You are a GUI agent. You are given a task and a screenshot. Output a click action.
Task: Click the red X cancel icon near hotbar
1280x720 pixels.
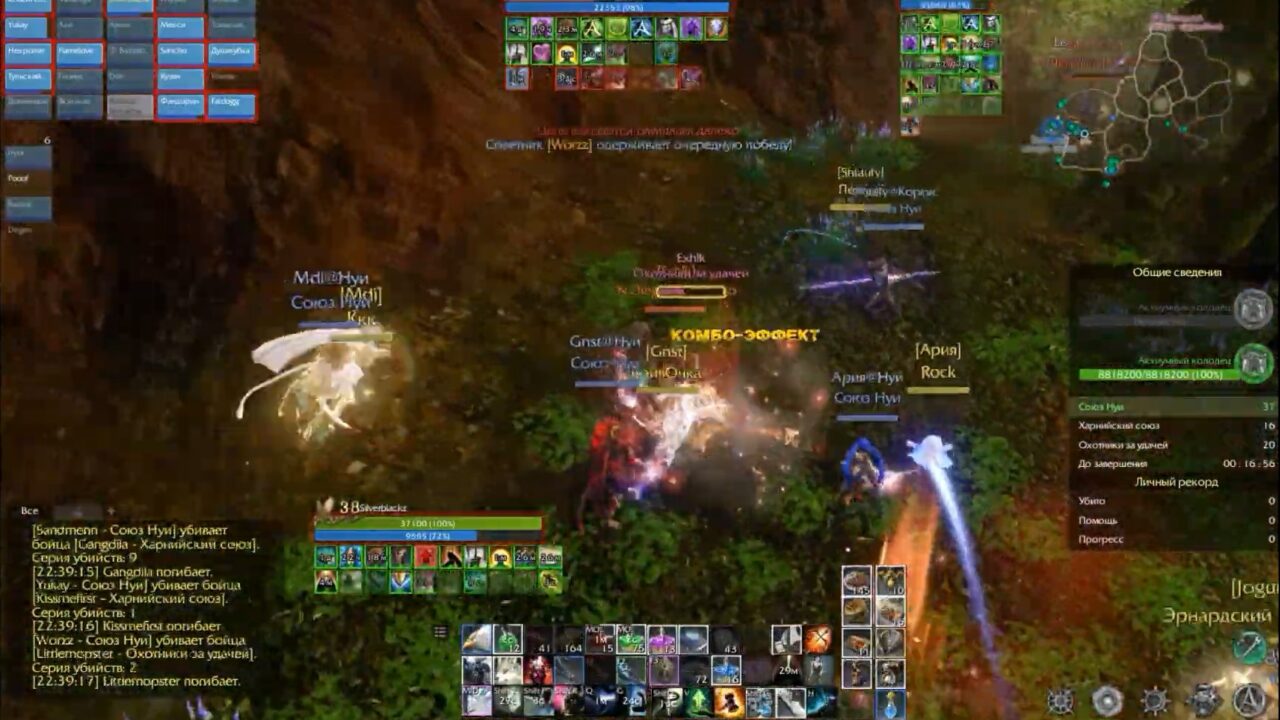(819, 638)
